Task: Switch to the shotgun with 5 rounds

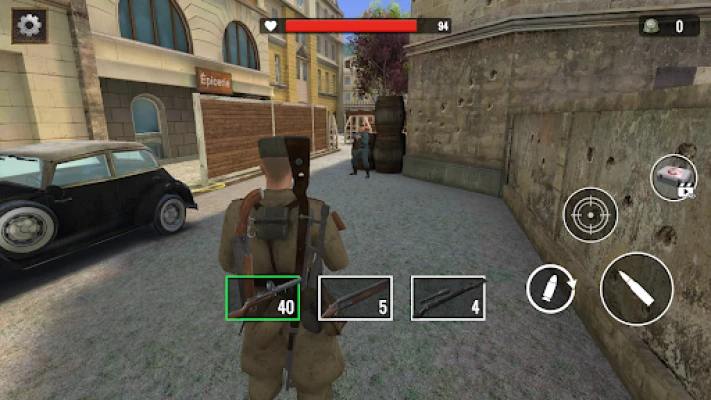Action: click(355, 298)
